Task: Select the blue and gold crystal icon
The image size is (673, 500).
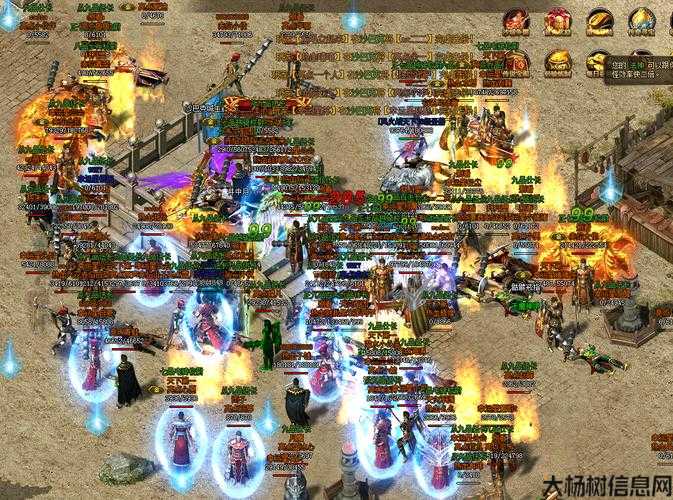Action: click(641, 20)
